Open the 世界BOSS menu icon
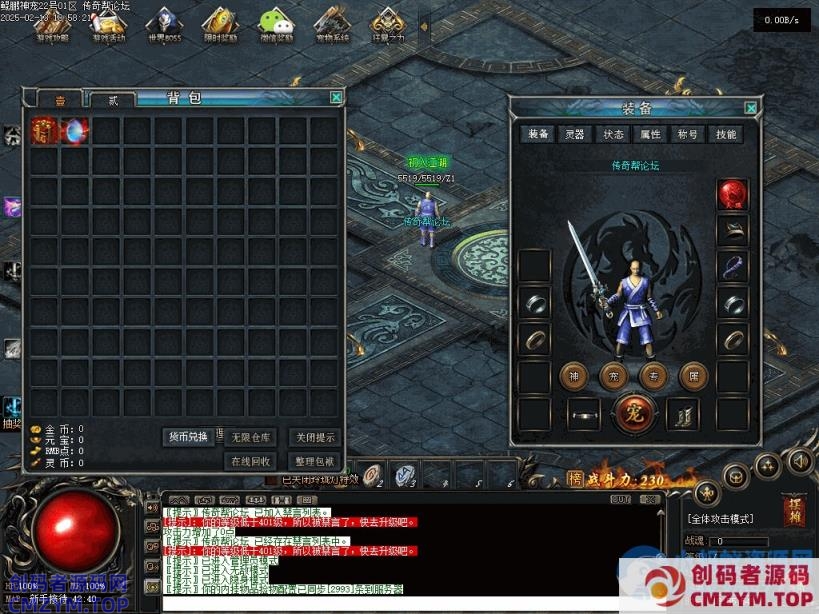Image resolution: width=819 pixels, height=614 pixels. click(163, 24)
